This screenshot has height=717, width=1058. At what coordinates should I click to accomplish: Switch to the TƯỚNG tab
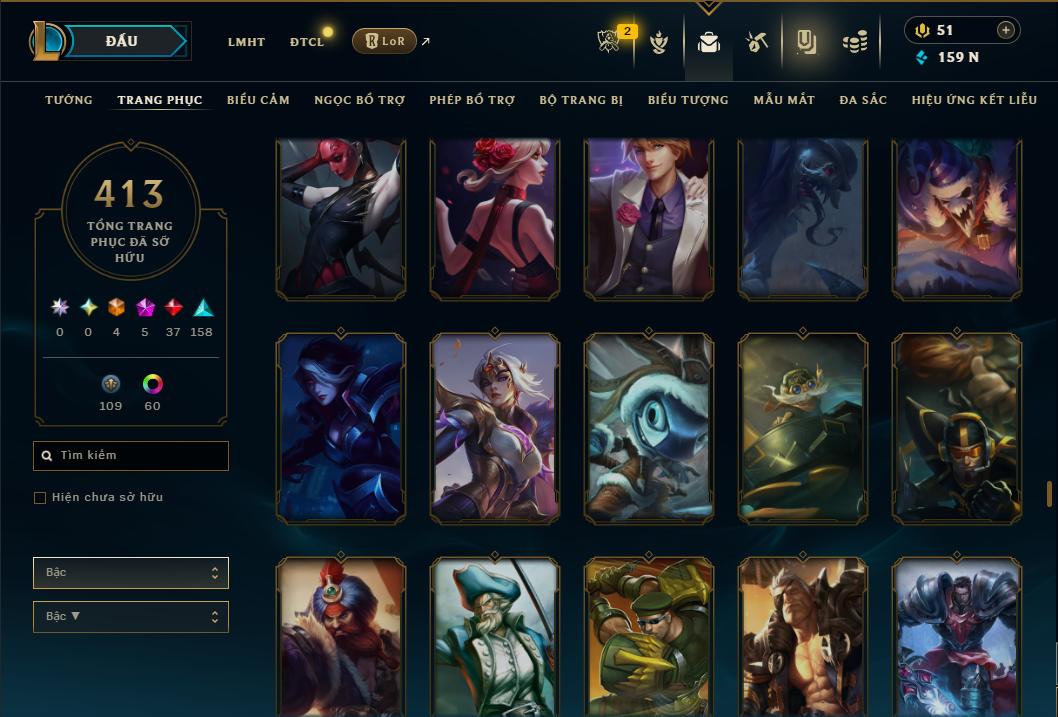[69, 100]
